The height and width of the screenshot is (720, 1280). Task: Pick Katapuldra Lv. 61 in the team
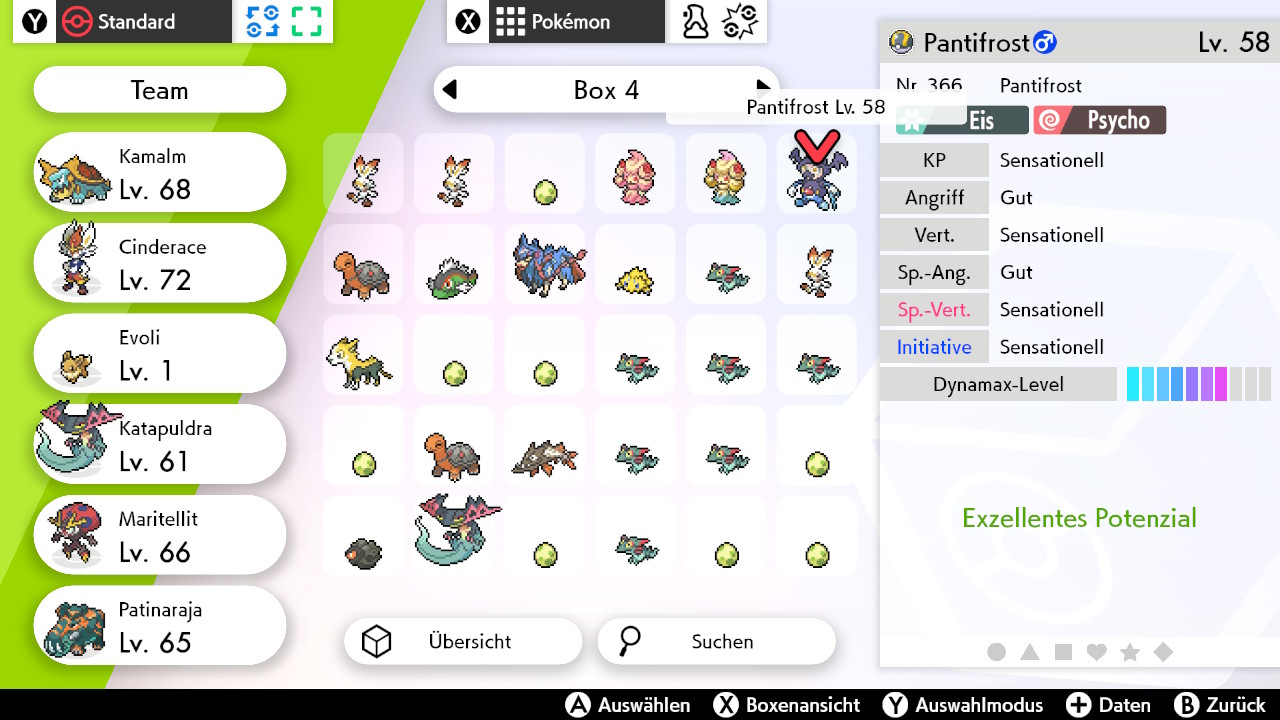(160, 446)
